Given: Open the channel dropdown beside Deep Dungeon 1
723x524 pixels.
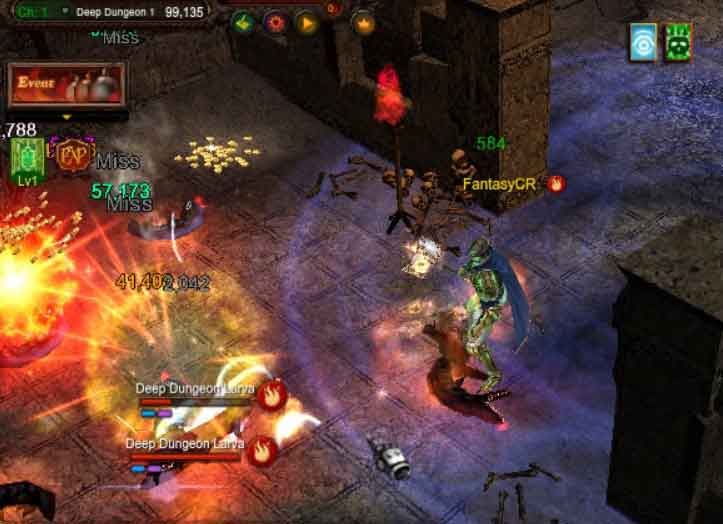Looking at the screenshot, I should click(x=65, y=11).
